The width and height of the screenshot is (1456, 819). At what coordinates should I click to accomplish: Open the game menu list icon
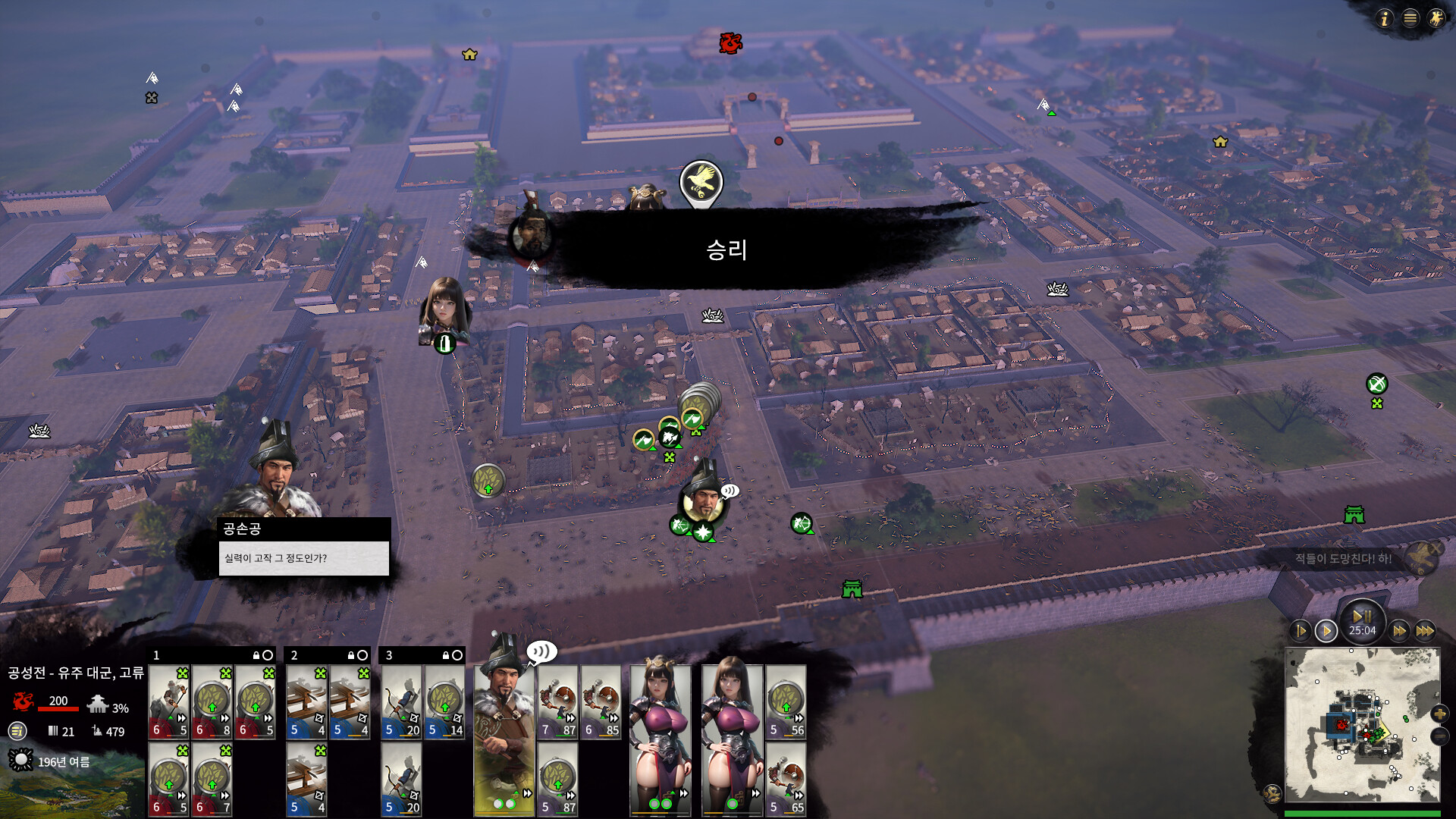(x=1410, y=18)
